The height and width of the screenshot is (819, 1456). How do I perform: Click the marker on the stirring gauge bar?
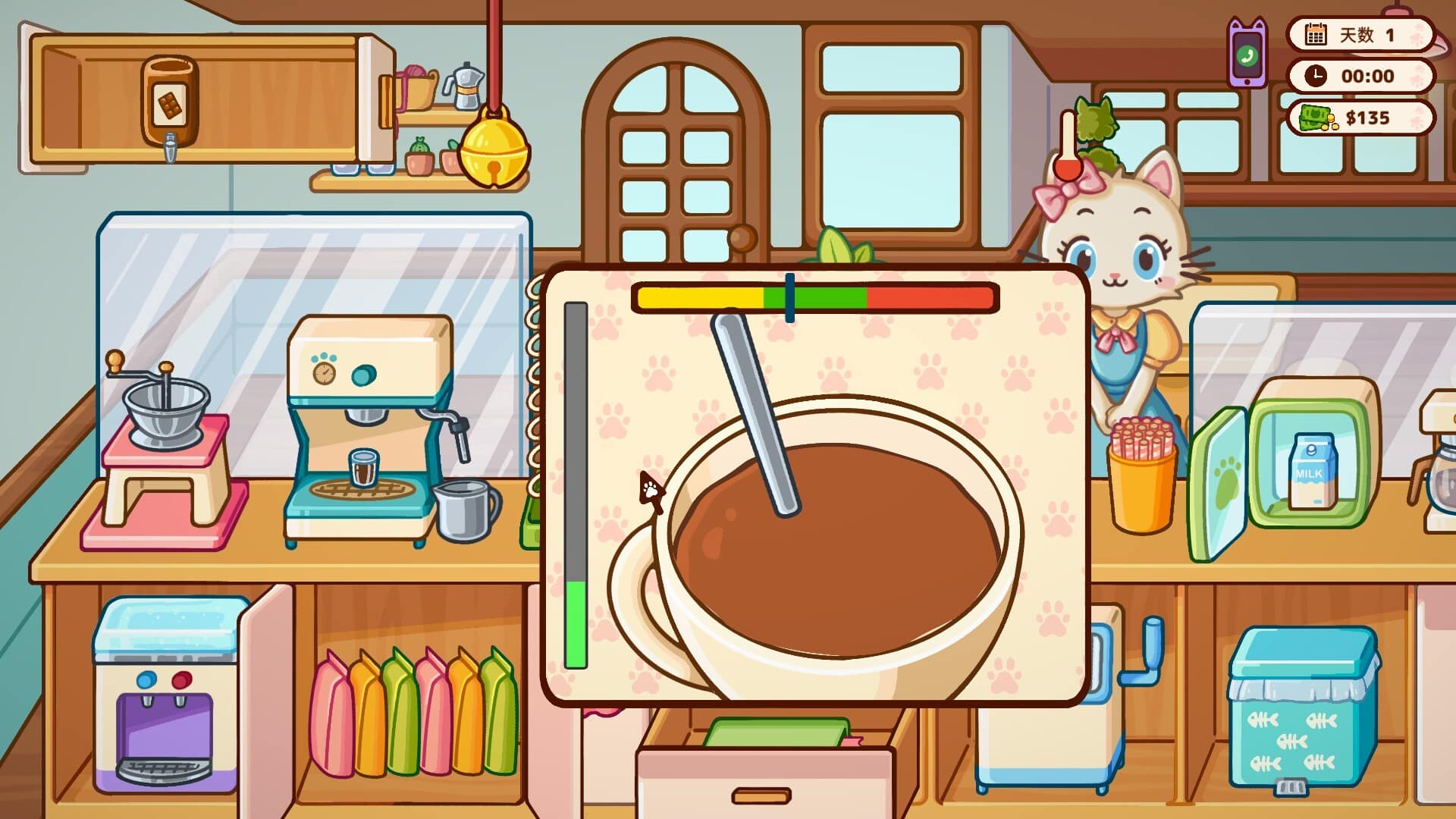(x=791, y=296)
